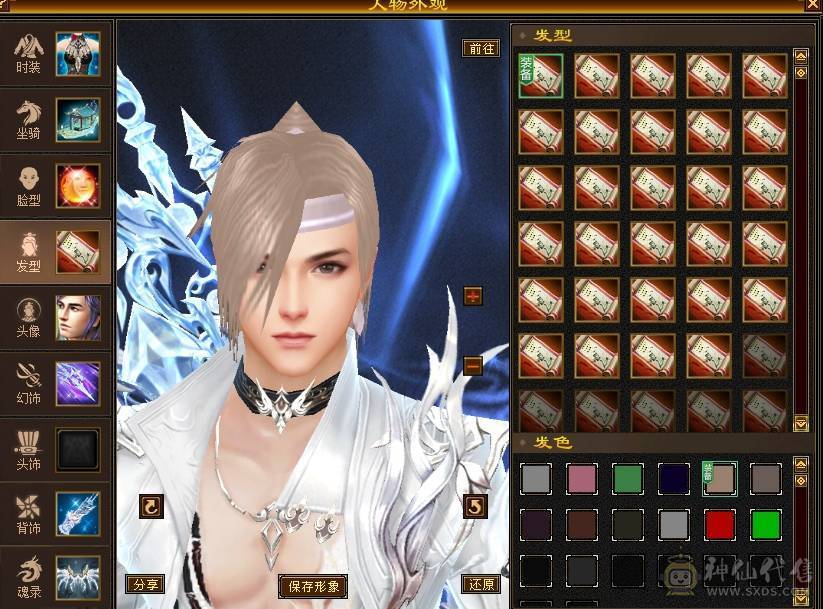Pick the pink hair color swatch

click(583, 478)
